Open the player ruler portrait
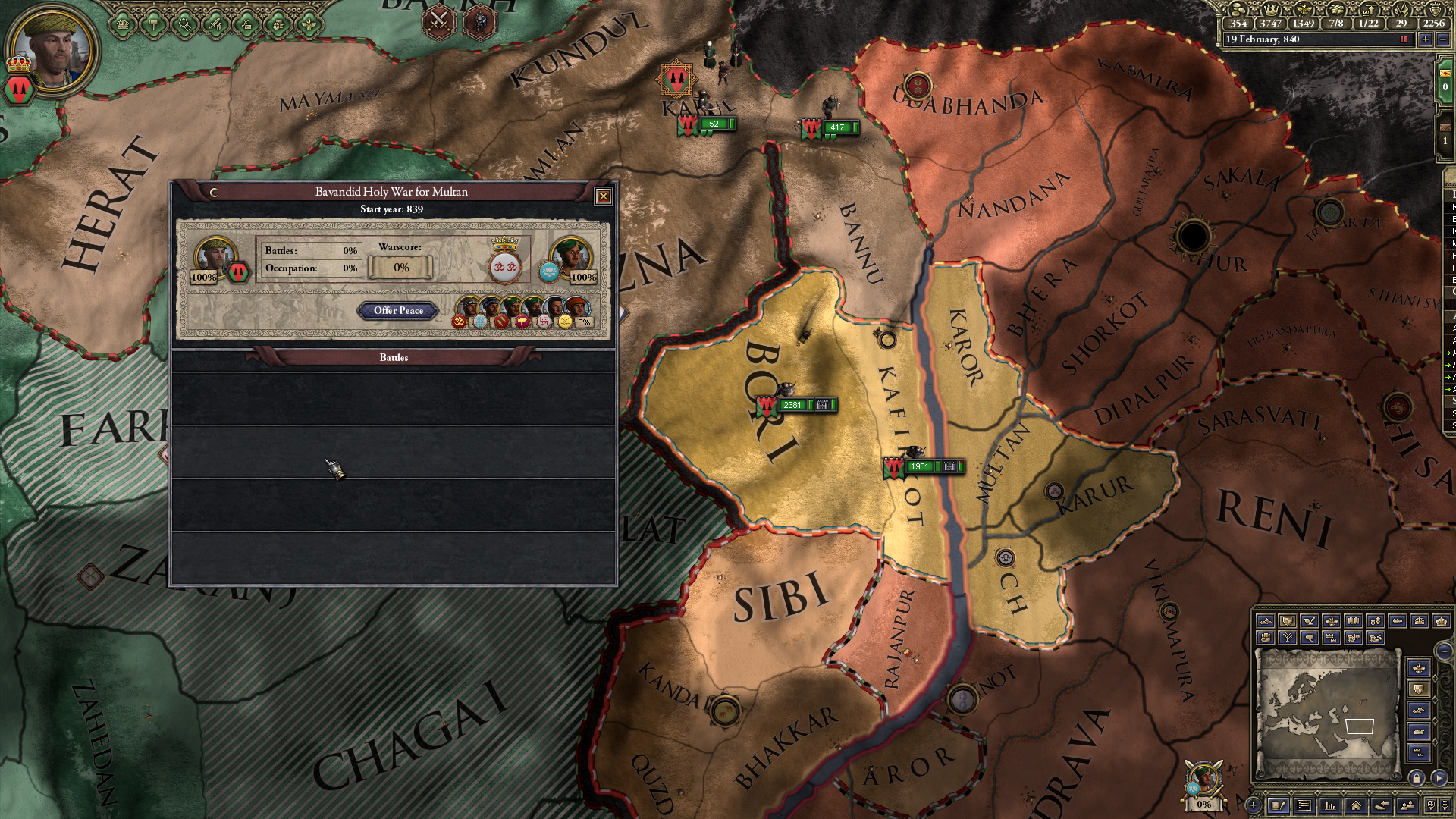Screen dimensions: 1456x819 click(x=53, y=50)
